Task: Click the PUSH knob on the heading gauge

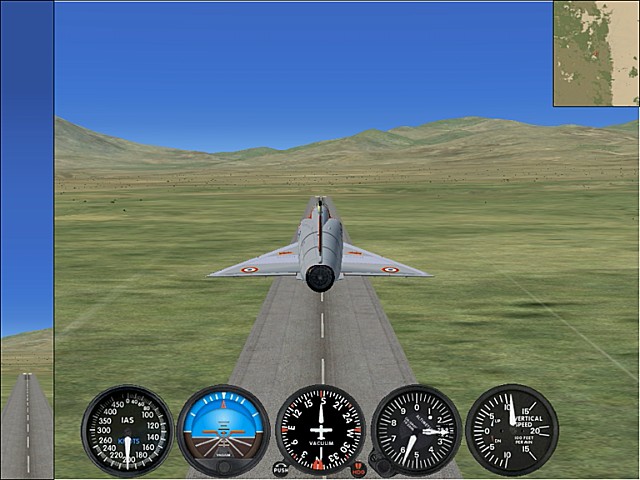Action: tap(281, 468)
